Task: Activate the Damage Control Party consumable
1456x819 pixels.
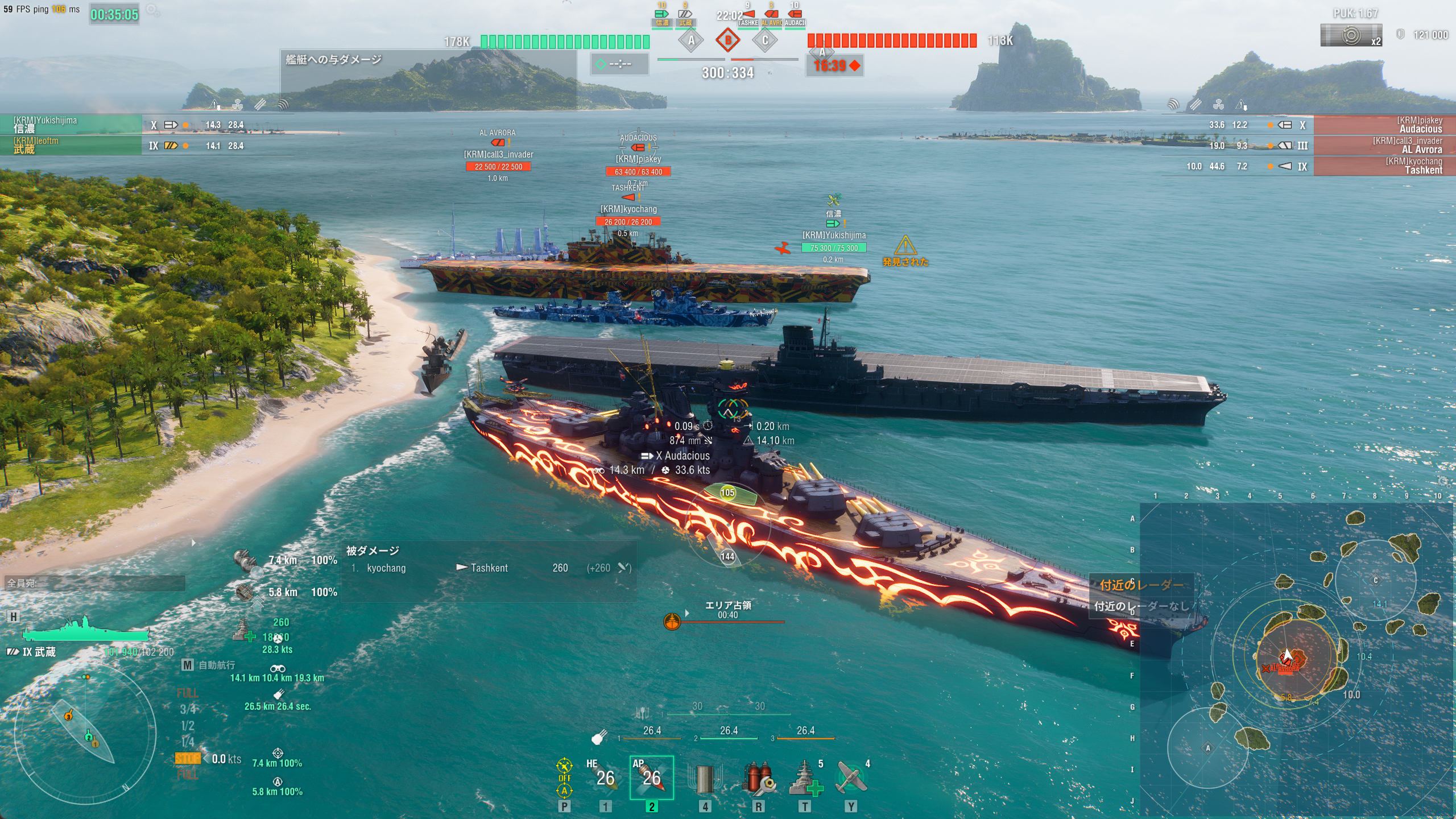Action: pos(758,778)
